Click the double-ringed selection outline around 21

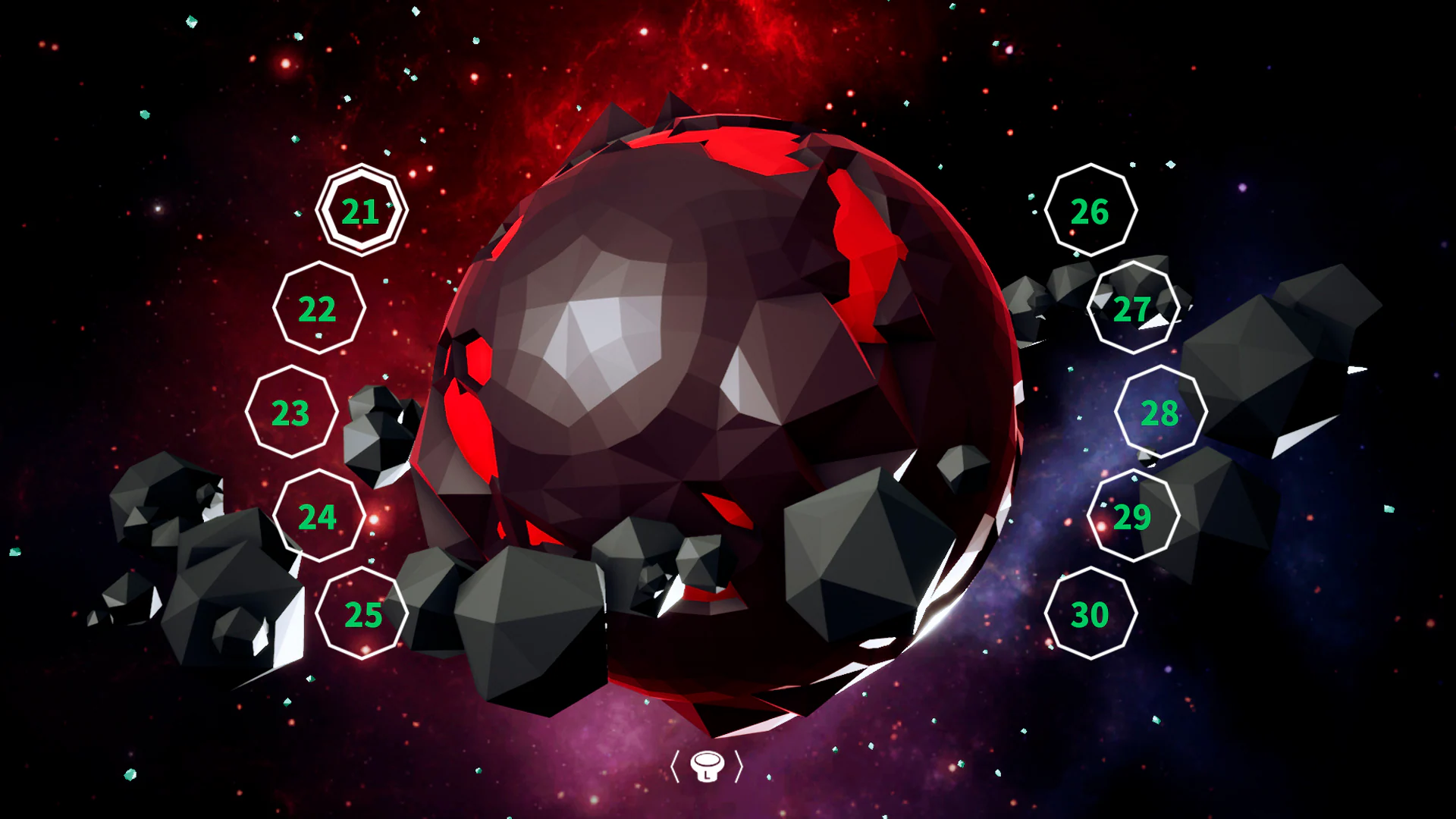pyautogui.click(x=361, y=174)
